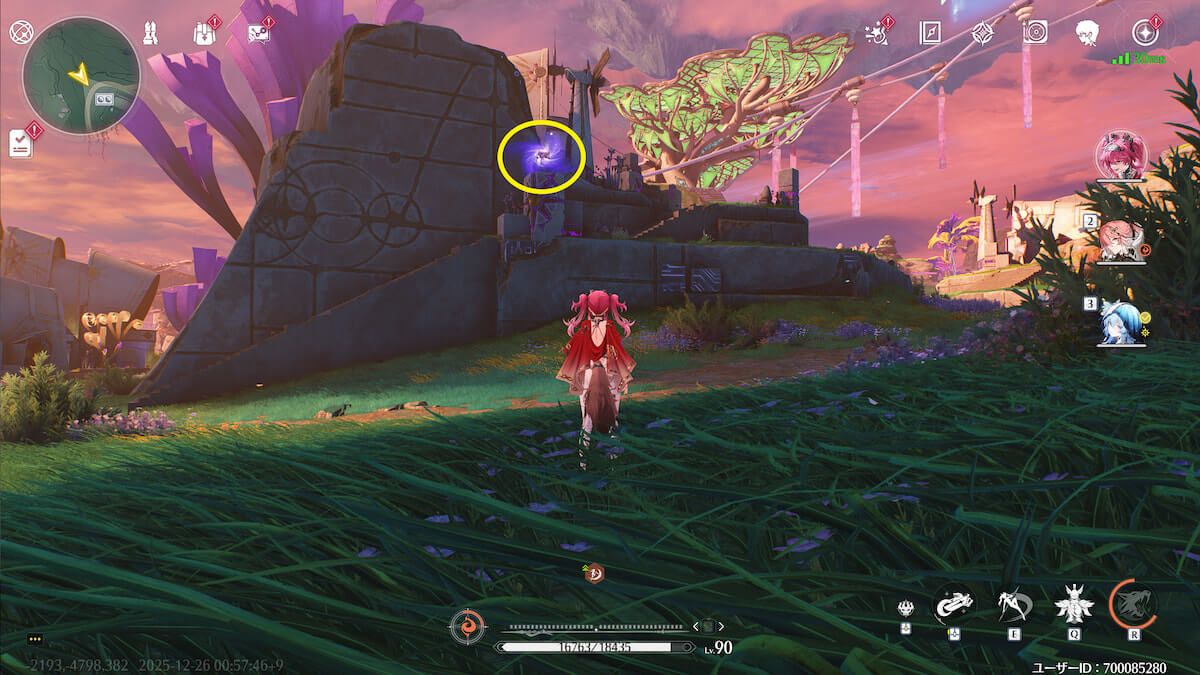Open the route message icon with red alert
Image resolution: width=1200 pixels, height=675 pixels.
(258, 33)
